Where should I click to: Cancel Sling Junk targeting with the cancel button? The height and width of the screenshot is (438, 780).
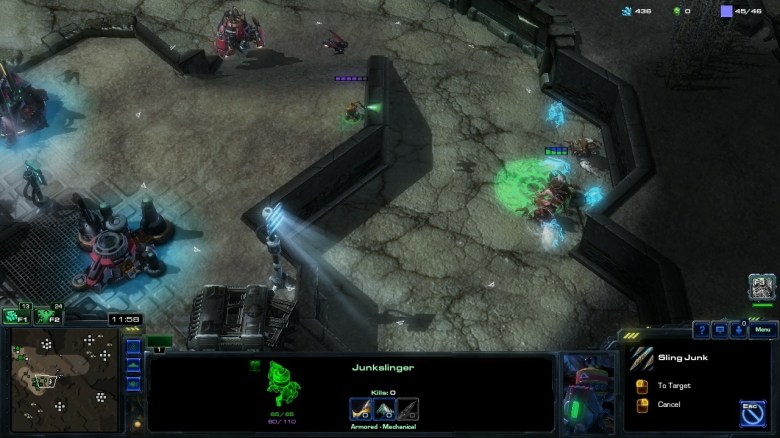643,404
